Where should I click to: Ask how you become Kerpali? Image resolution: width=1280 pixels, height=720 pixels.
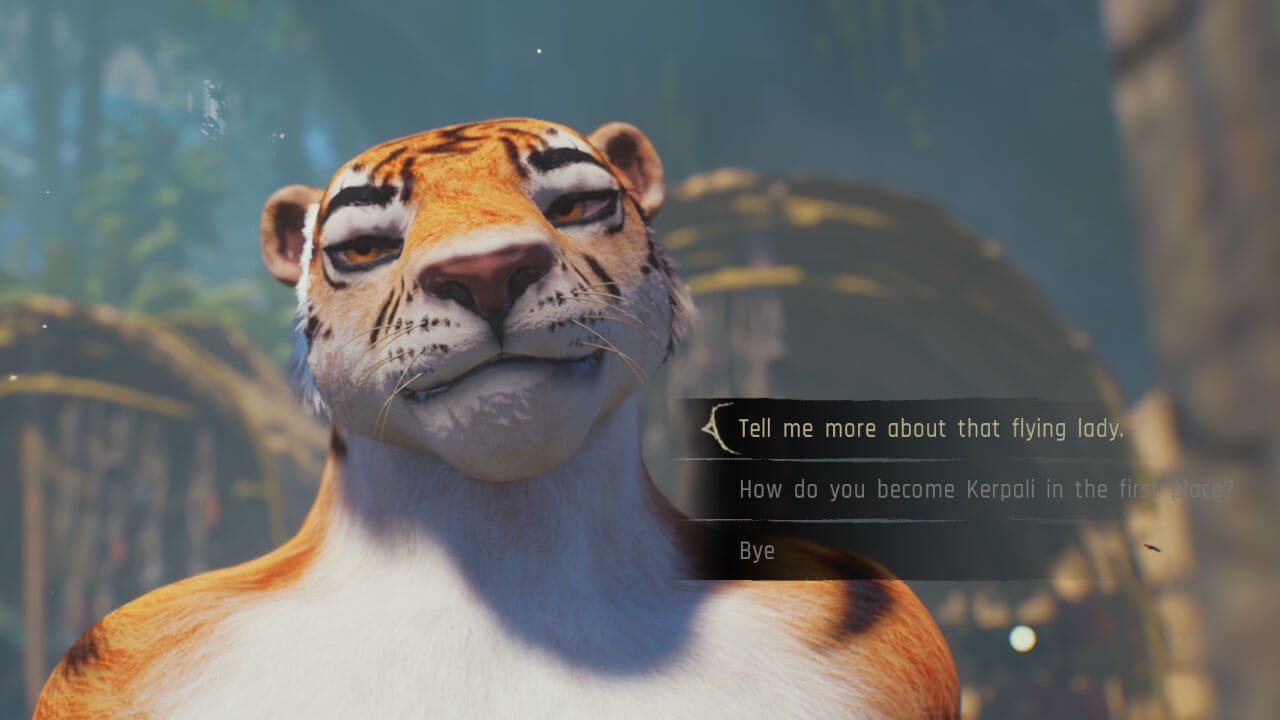985,490
